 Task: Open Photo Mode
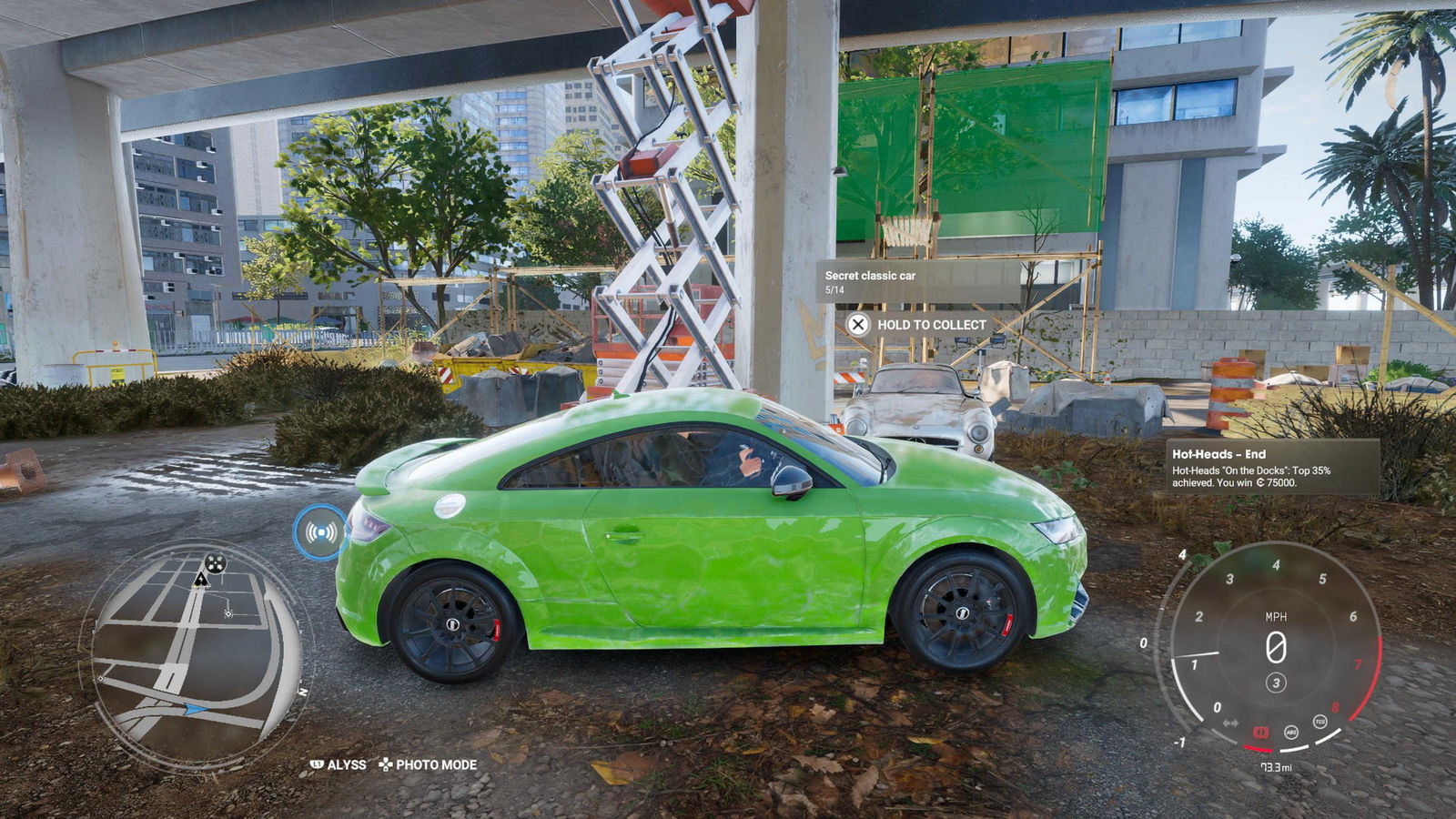coord(428,764)
